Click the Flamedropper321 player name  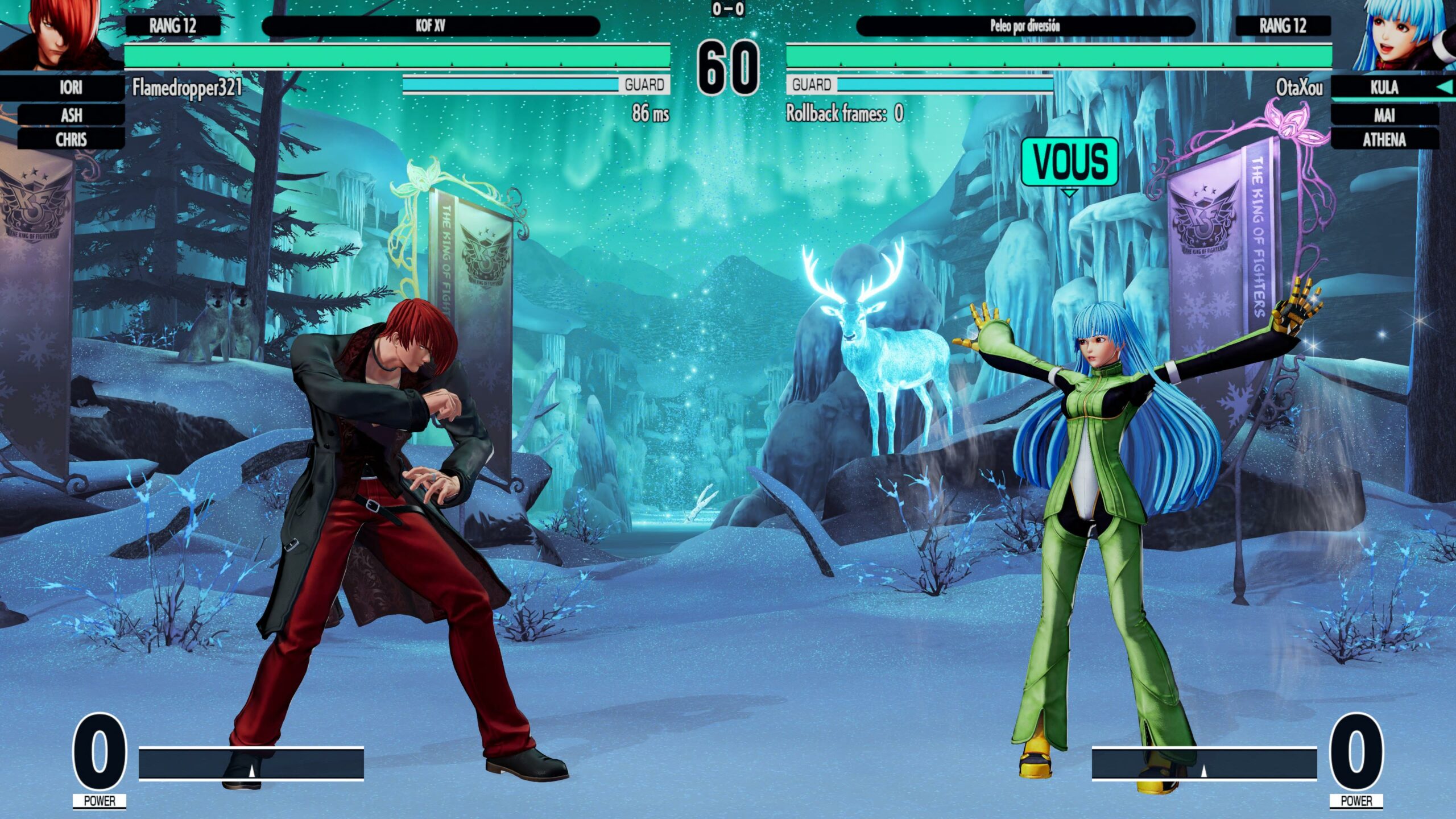pyautogui.click(x=187, y=88)
